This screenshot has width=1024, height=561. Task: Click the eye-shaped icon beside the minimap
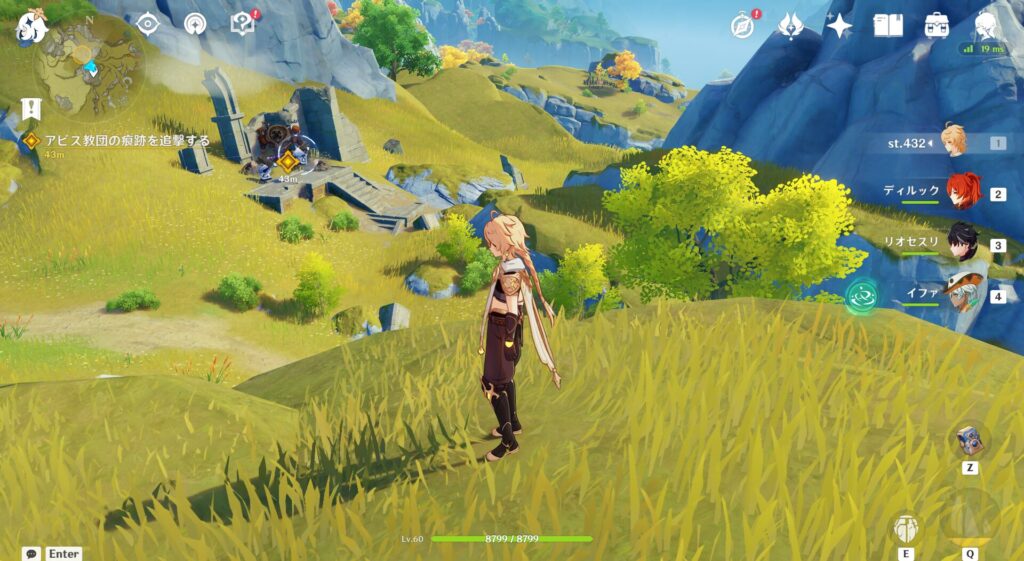point(148,23)
